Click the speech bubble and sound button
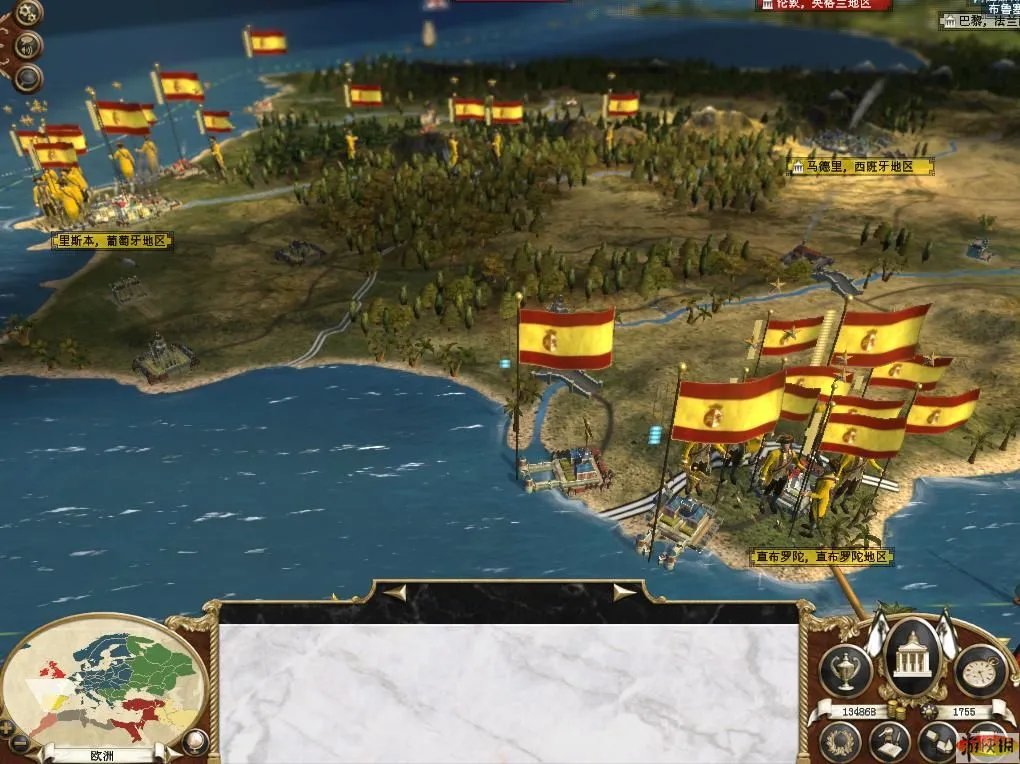1020x764 pixels. pos(29,45)
